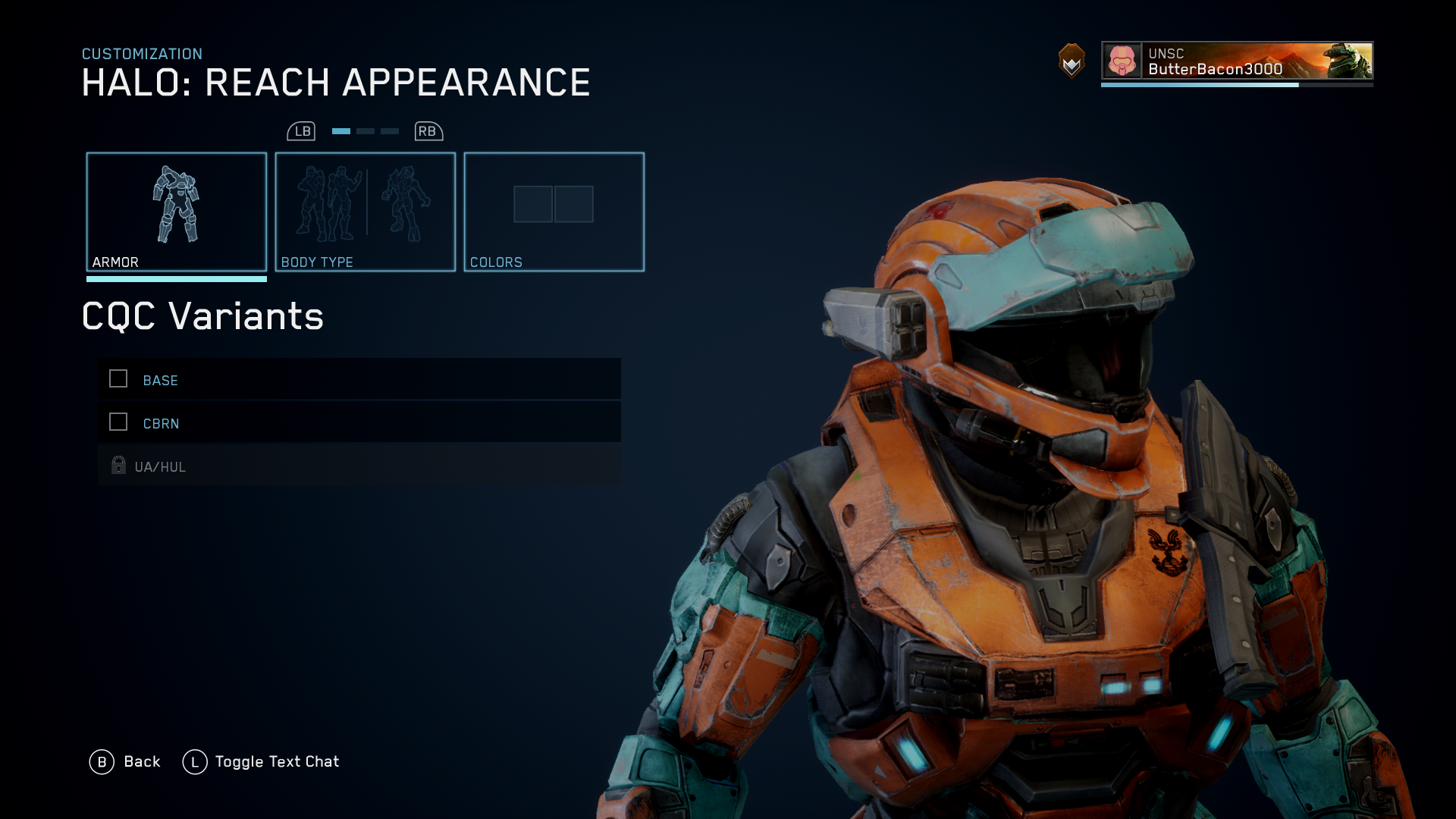Select the Armor customization category icon
Viewport: 1456px width, 819px height.
tap(177, 205)
